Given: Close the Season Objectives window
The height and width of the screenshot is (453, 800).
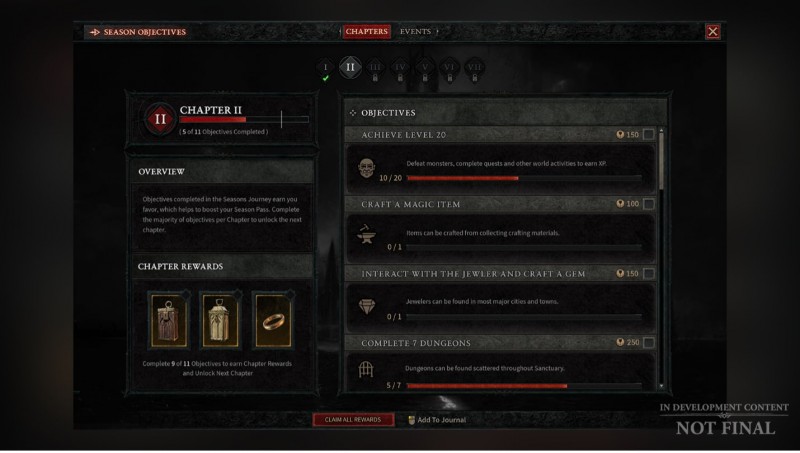Looking at the screenshot, I should tap(713, 32).
